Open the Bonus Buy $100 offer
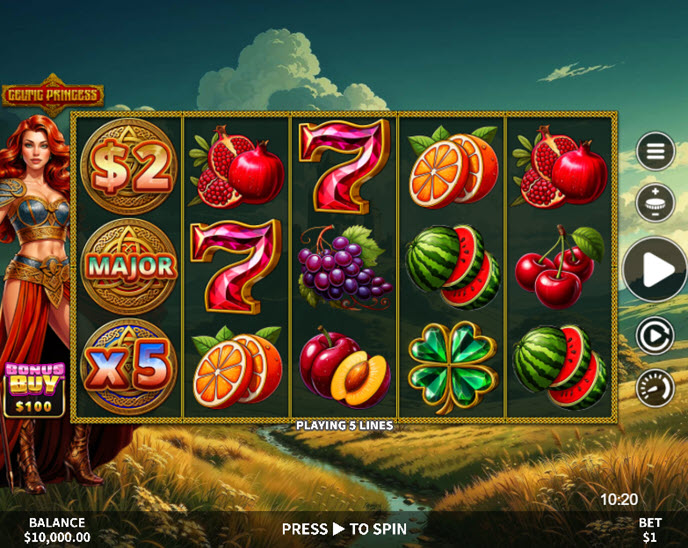688x548 pixels. [35, 390]
